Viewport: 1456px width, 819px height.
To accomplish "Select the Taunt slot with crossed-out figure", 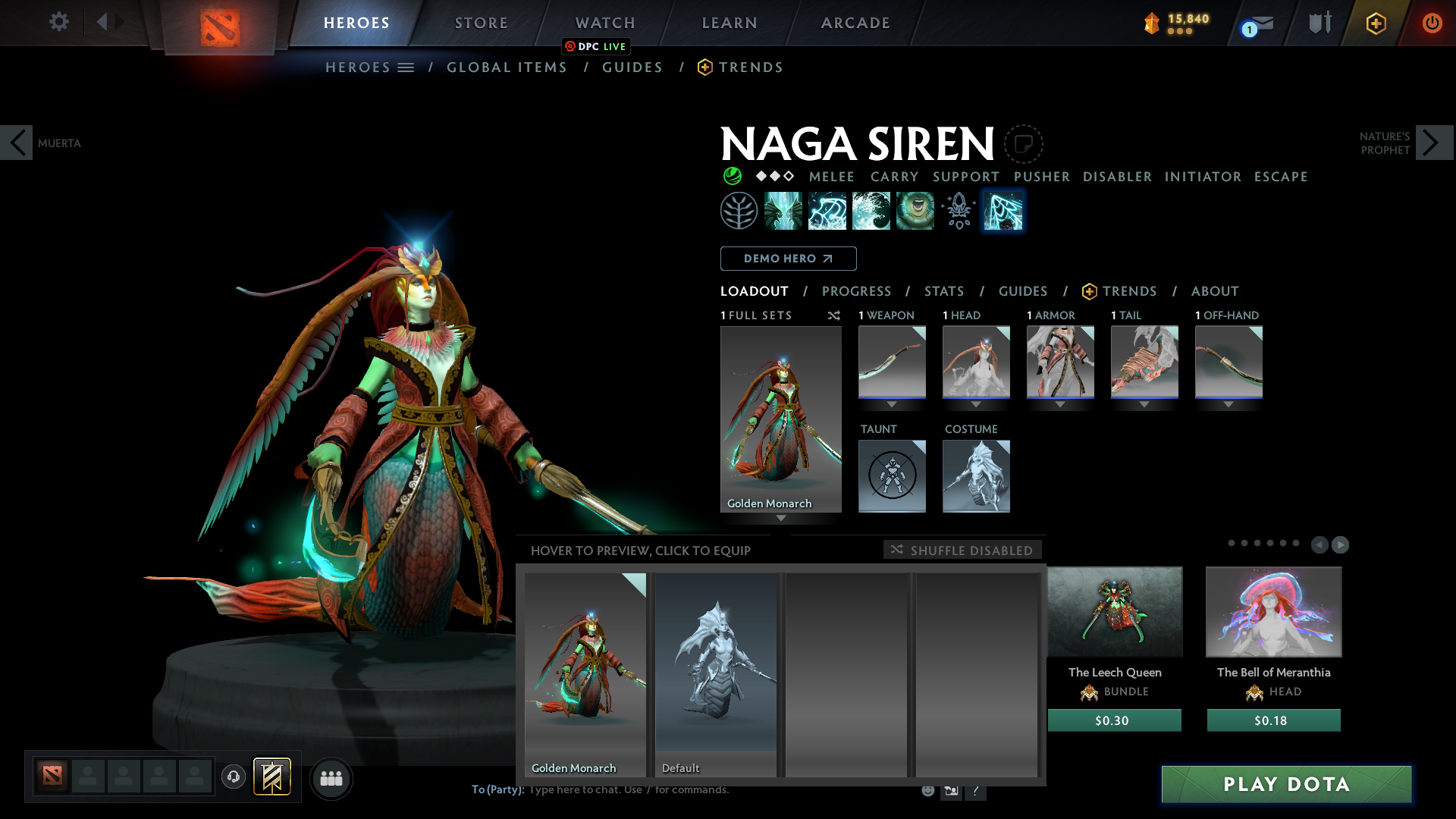I will 892,476.
